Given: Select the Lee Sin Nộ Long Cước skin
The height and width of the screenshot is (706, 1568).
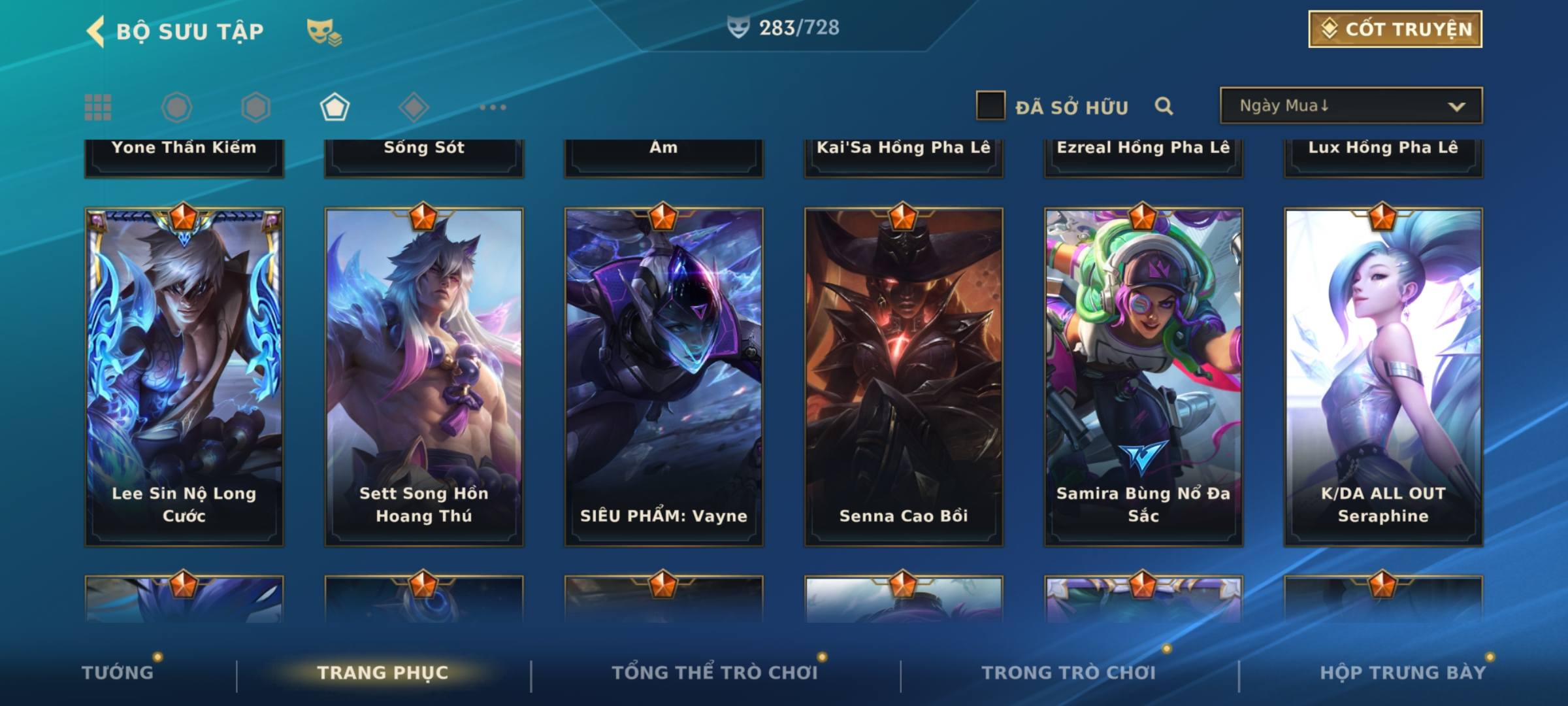Looking at the screenshot, I should click(184, 376).
